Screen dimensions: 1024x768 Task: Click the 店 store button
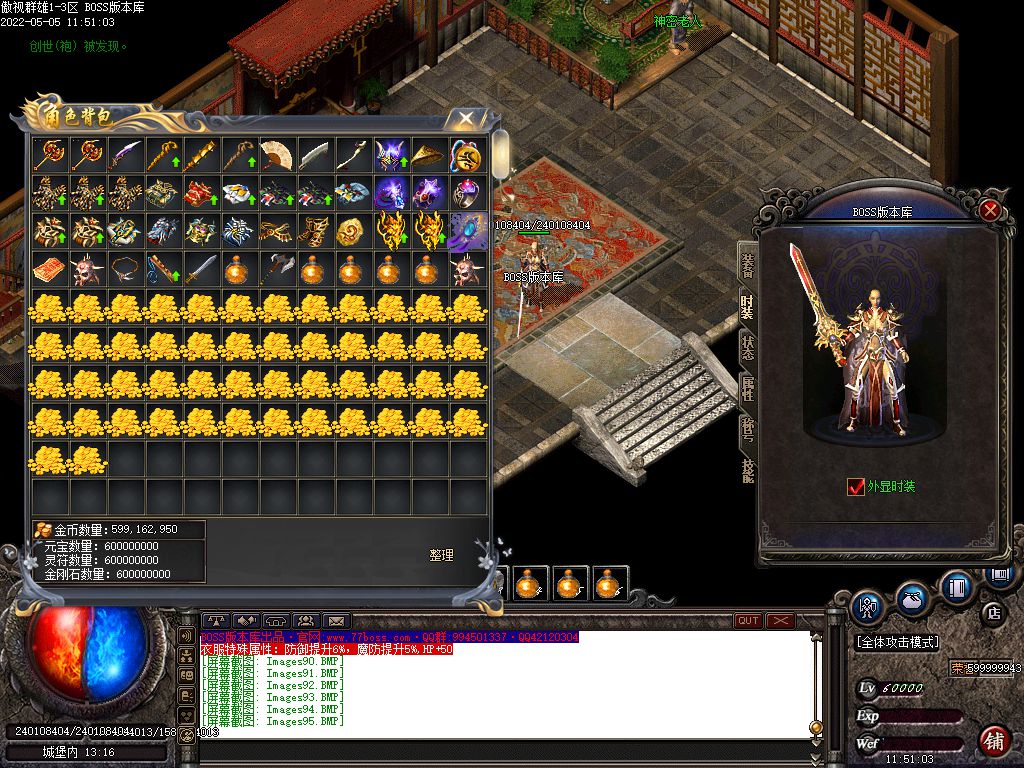[993, 613]
